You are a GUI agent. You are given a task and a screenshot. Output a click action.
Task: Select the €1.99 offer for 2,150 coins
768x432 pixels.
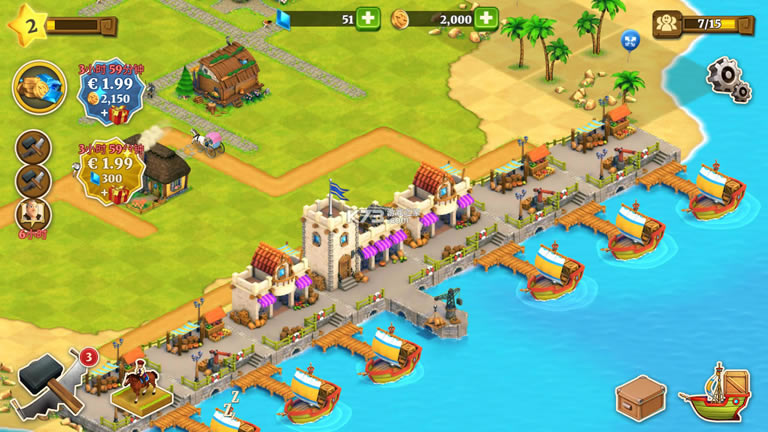(109, 87)
